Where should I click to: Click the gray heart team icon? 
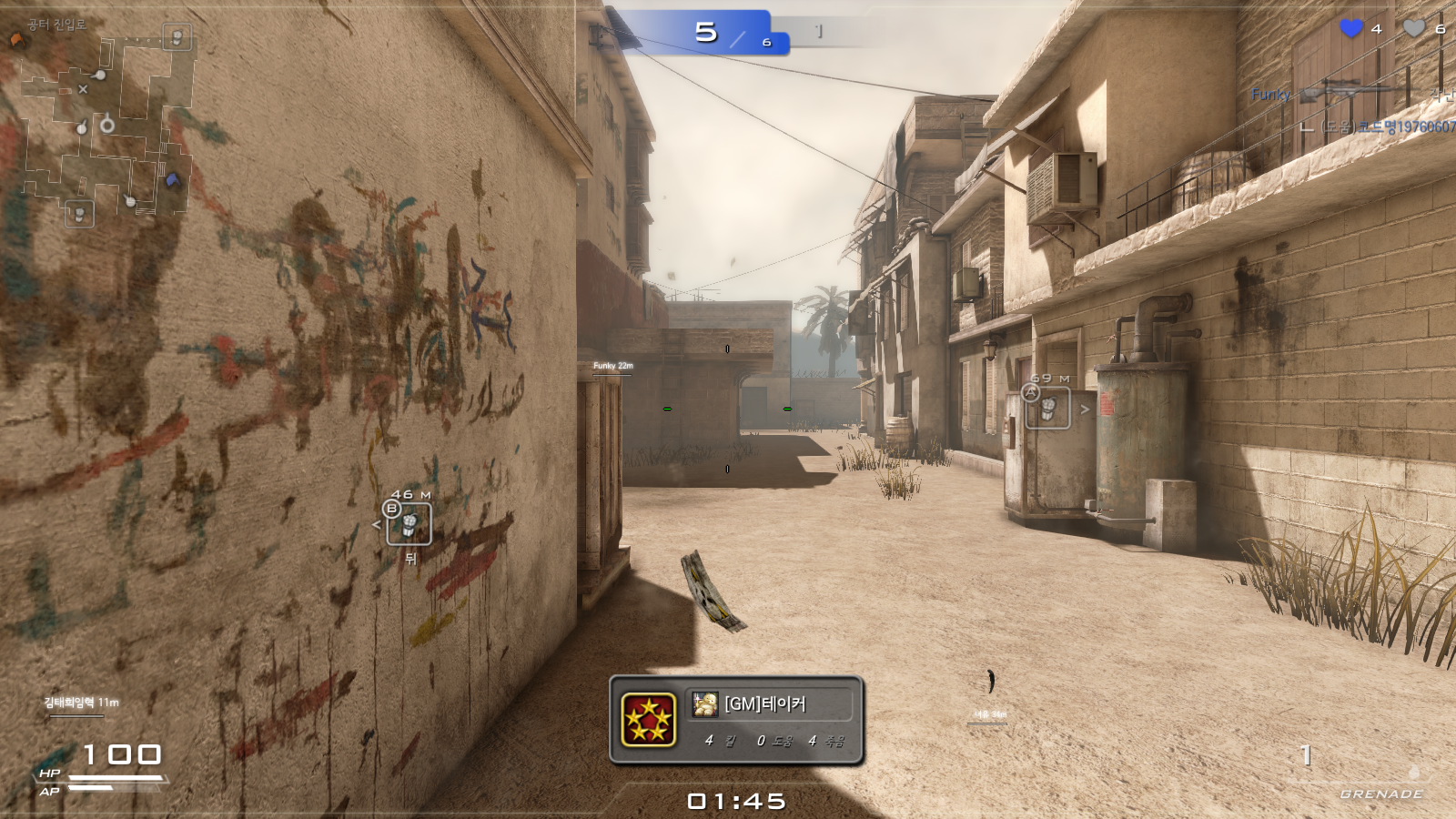click(1413, 29)
